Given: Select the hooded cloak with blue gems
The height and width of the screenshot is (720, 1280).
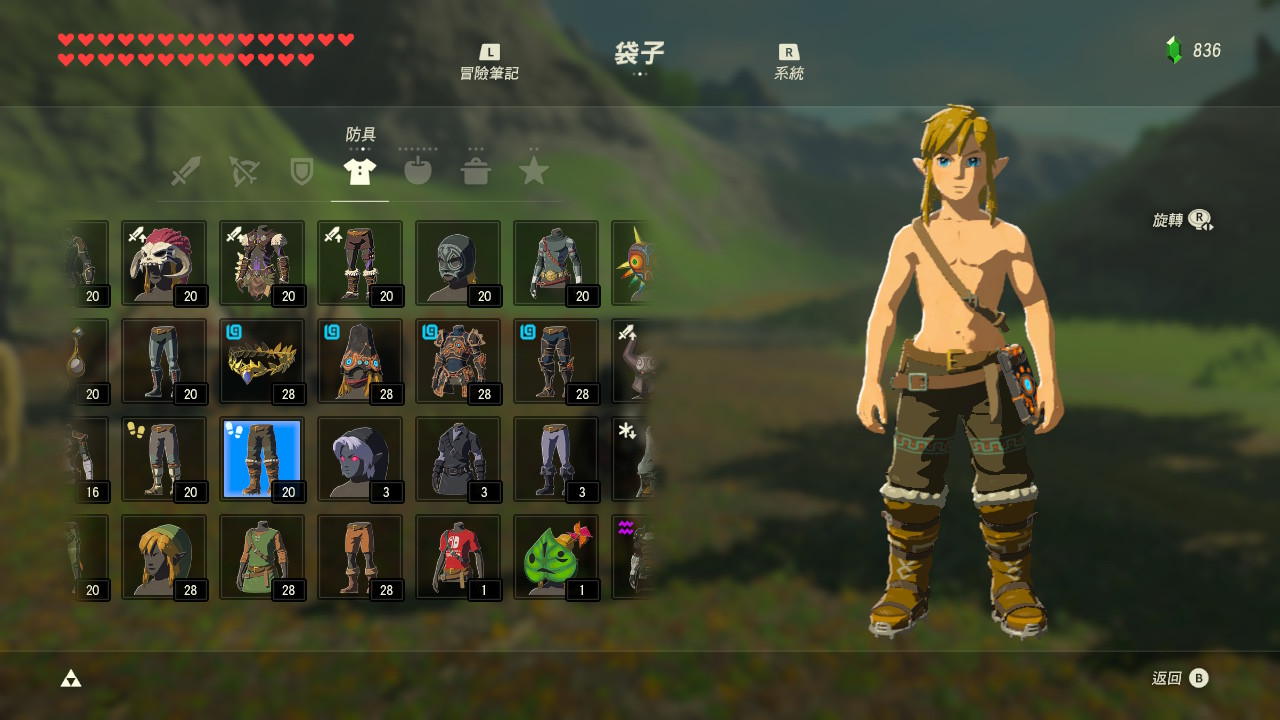Looking at the screenshot, I should [360, 361].
